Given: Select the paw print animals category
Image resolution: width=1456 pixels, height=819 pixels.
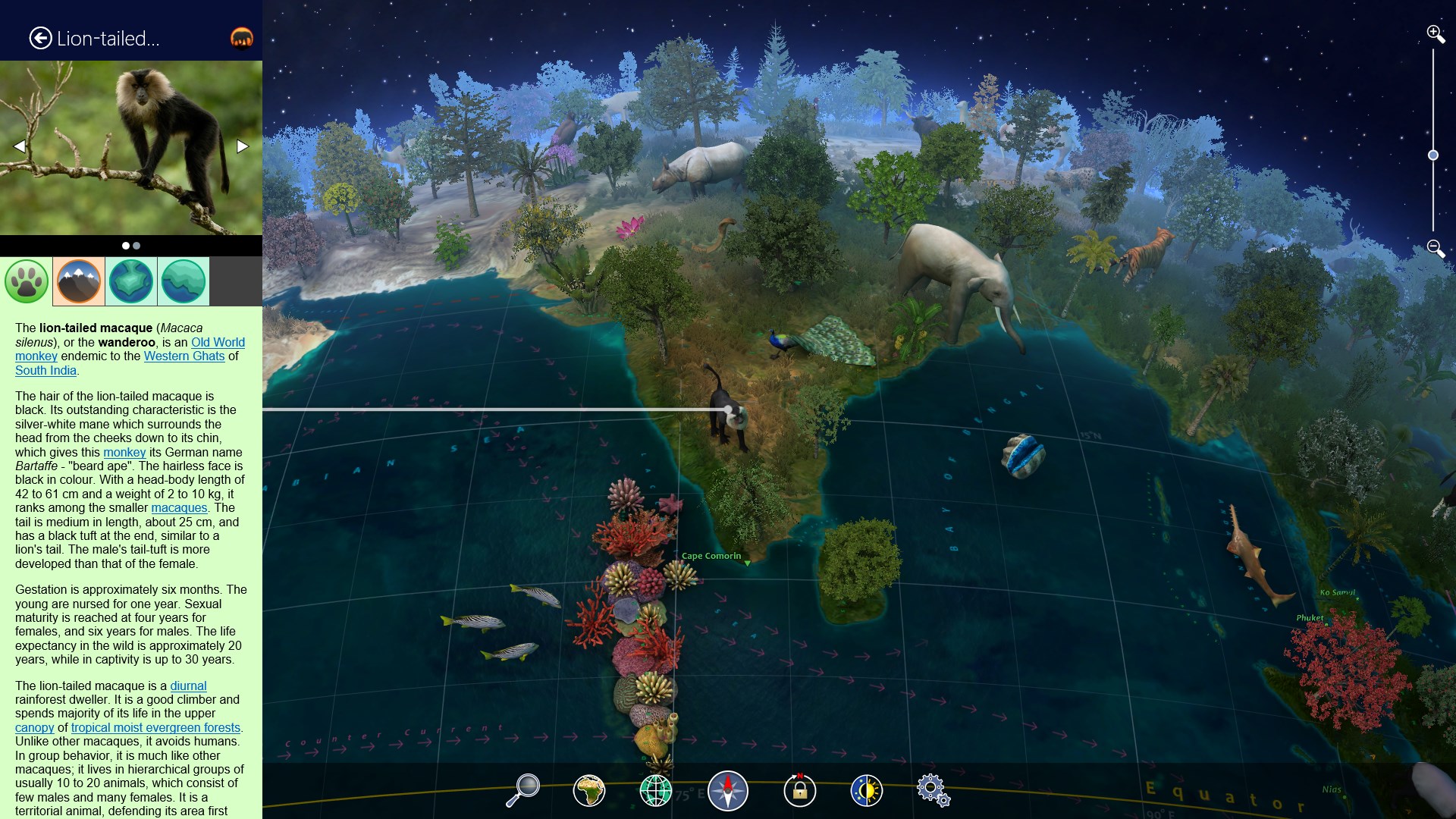Looking at the screenshot, I should click(26, 281).
